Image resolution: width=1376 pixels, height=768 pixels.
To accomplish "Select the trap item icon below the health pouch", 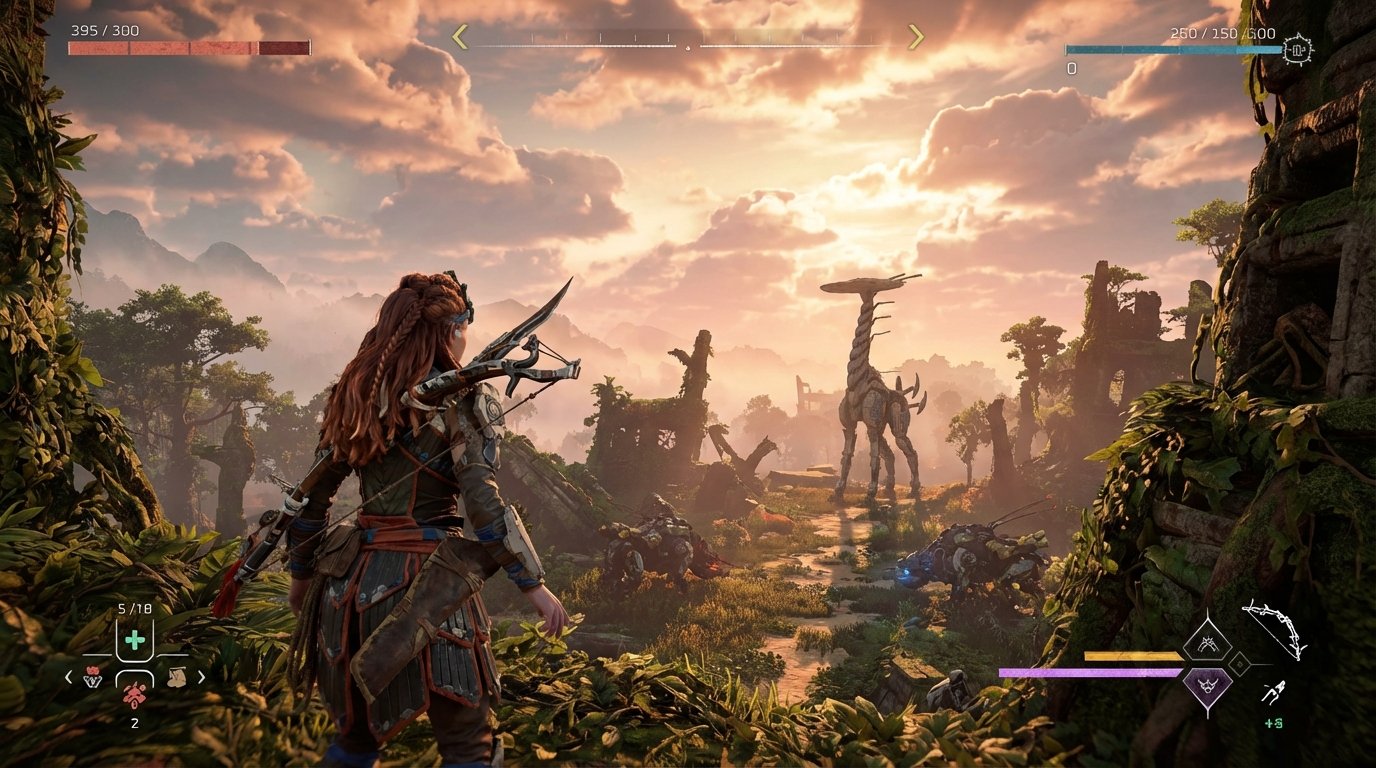I will 135,696.
